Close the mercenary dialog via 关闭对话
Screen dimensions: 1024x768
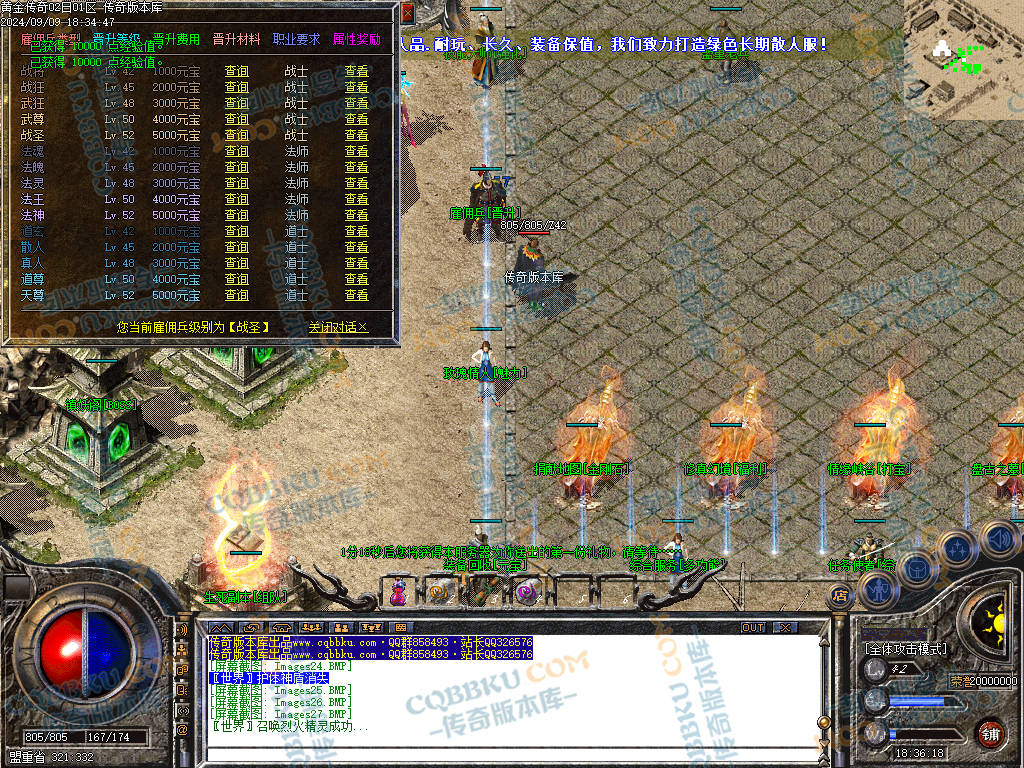click(338, 327)
